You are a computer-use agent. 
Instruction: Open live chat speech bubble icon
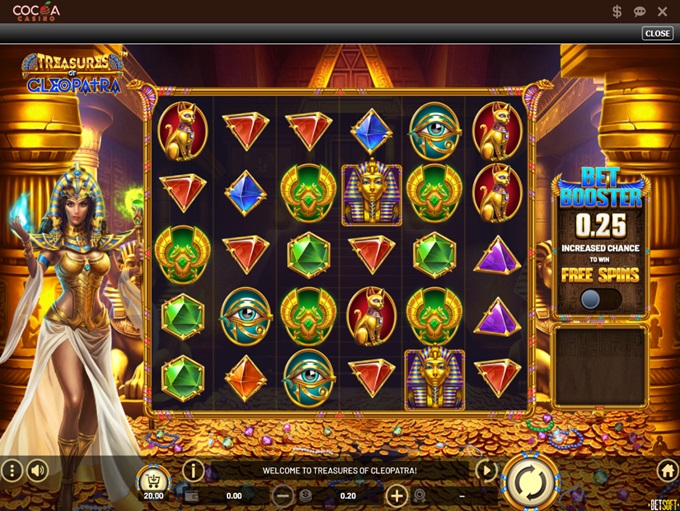[x=640, y=11]
